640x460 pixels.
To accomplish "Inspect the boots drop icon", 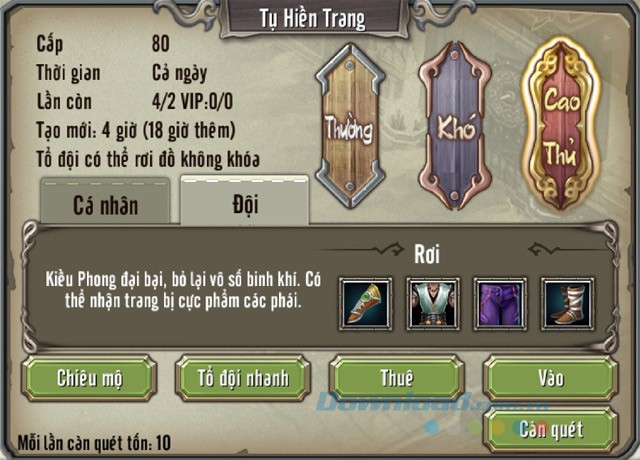I will coord(567,304).
